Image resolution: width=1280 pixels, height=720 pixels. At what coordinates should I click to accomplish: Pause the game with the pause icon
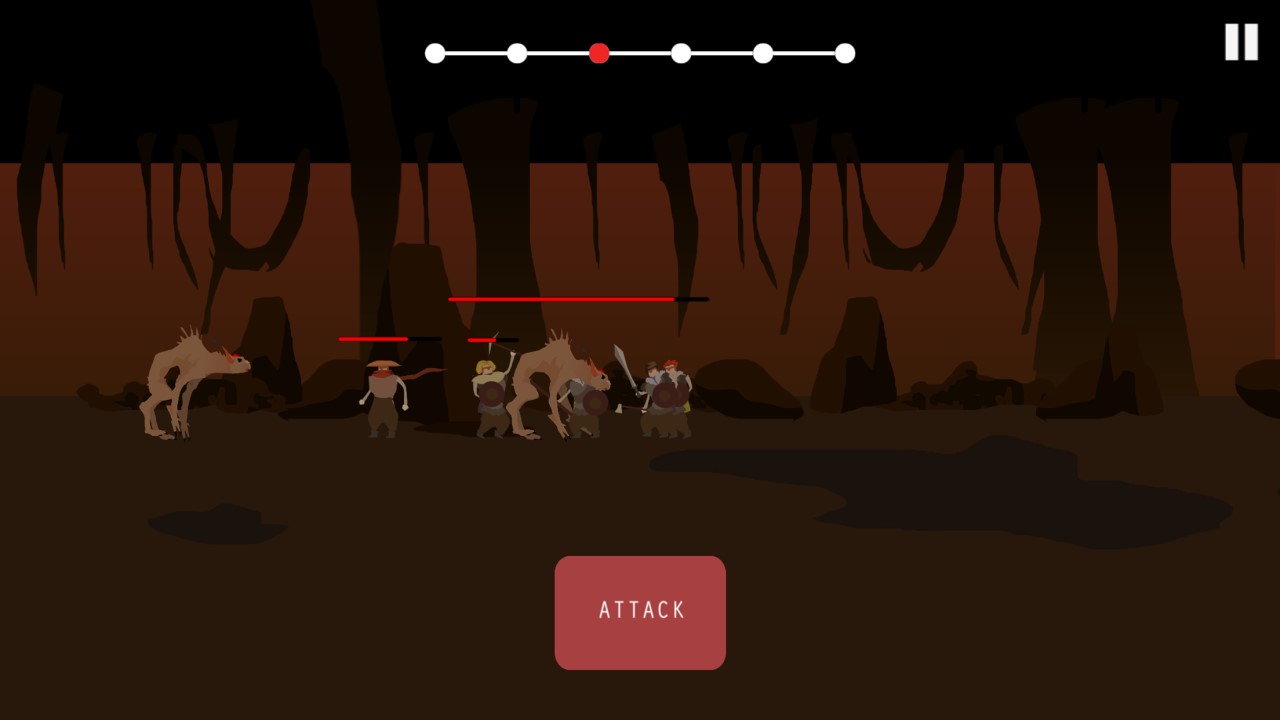(x=1240, y=41)
